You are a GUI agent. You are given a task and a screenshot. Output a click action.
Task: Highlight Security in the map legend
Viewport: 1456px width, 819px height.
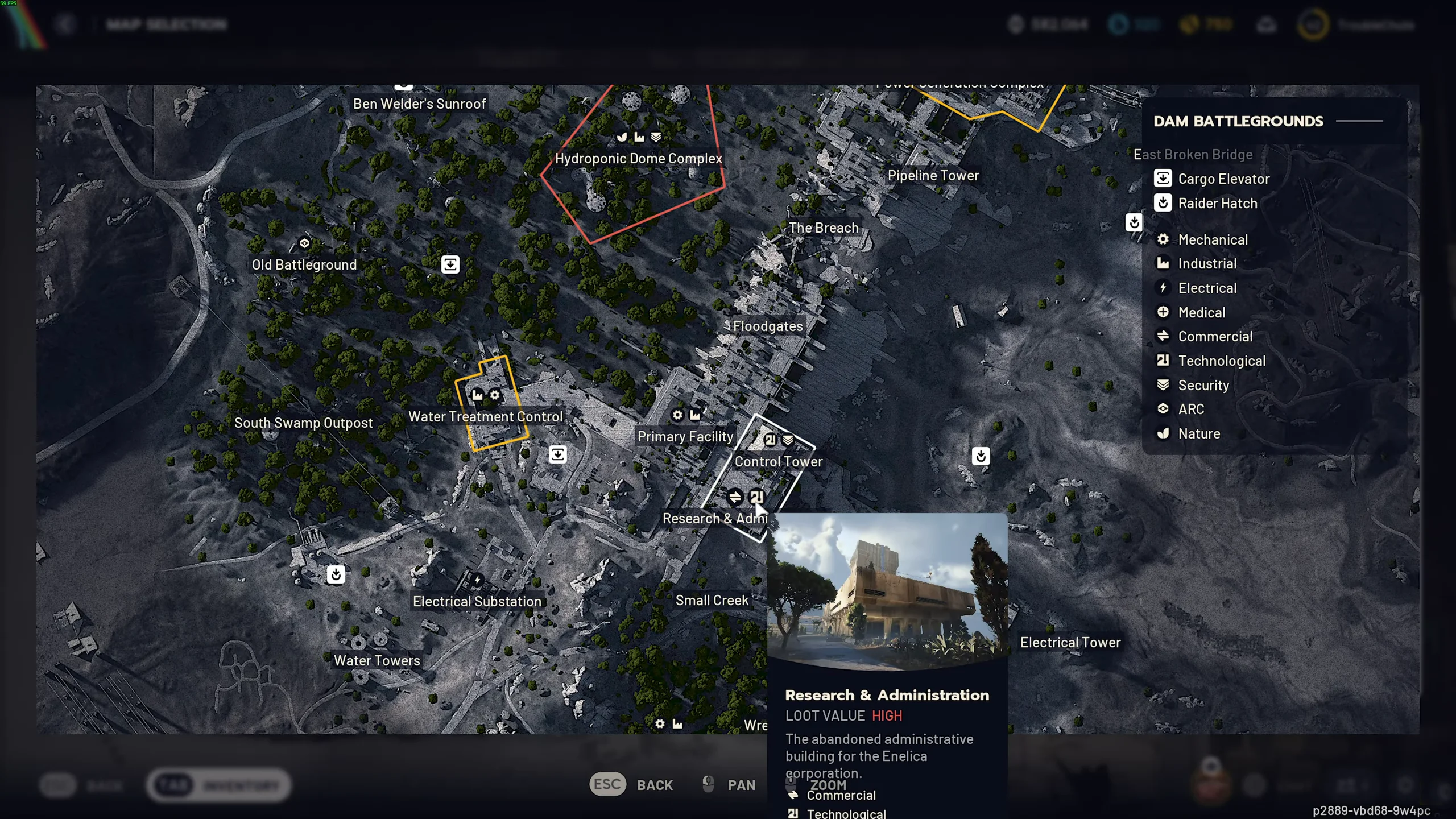(x=1203, y=385)
